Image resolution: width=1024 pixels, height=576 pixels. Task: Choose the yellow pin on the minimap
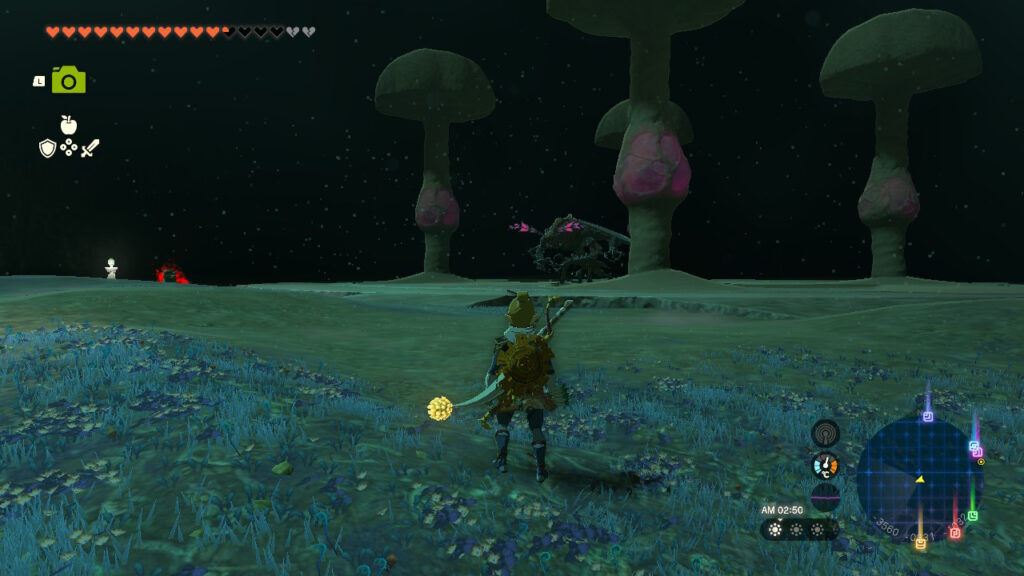click(x=920, y=543)
